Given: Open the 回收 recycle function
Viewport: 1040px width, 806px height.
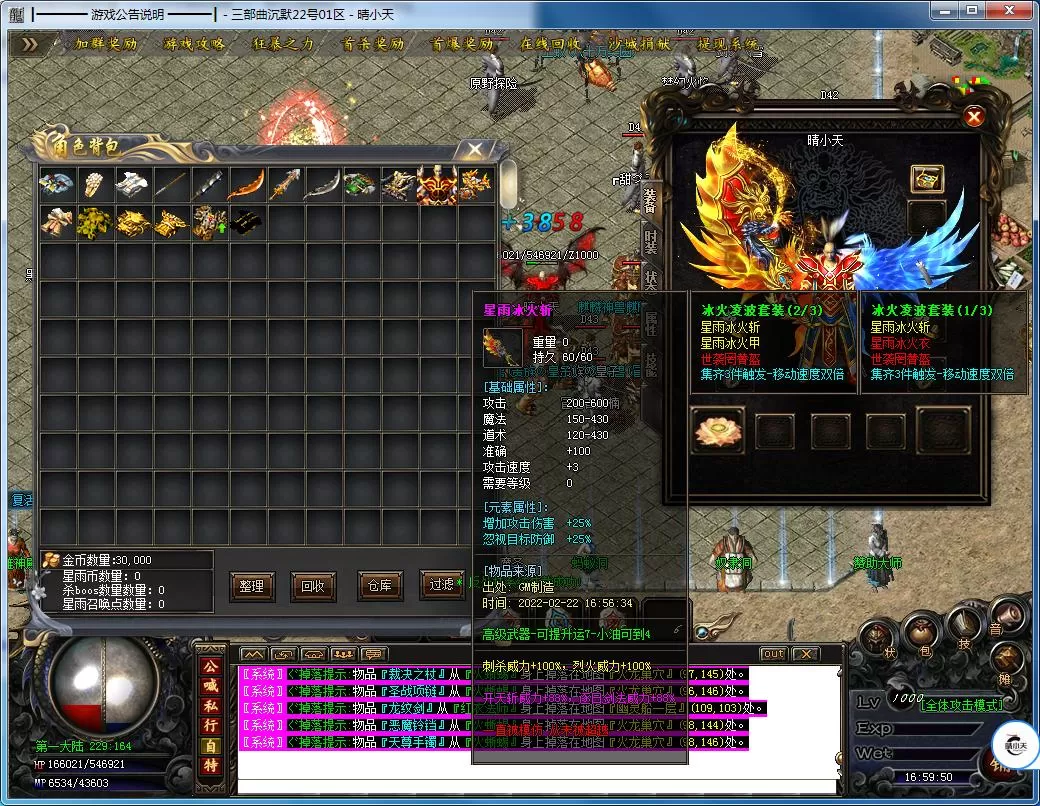Looking at the screenshot, I should (x=313, y=586).
